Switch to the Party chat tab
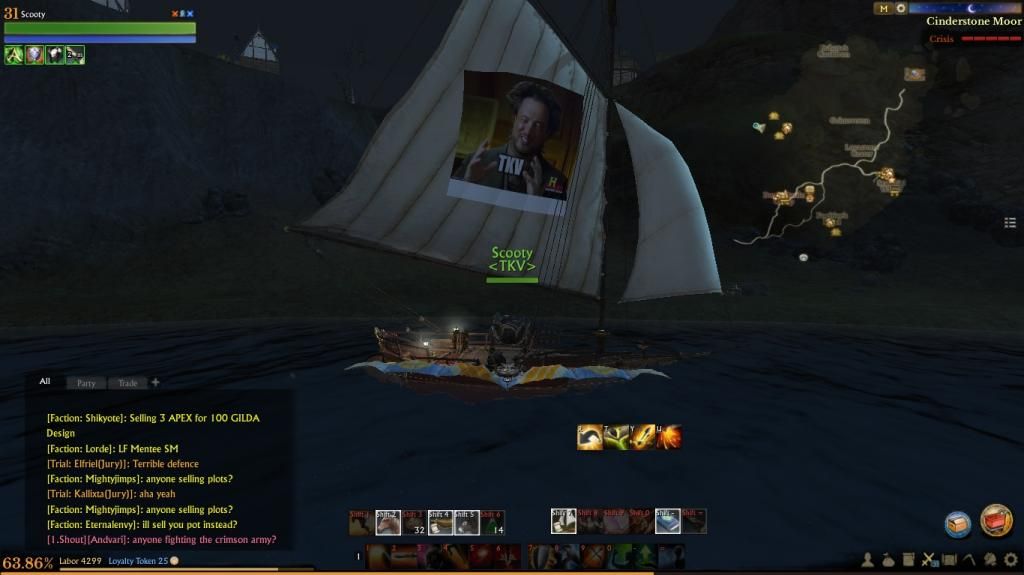The width and height of the screenshot is (1024, 575). [86, 383]
